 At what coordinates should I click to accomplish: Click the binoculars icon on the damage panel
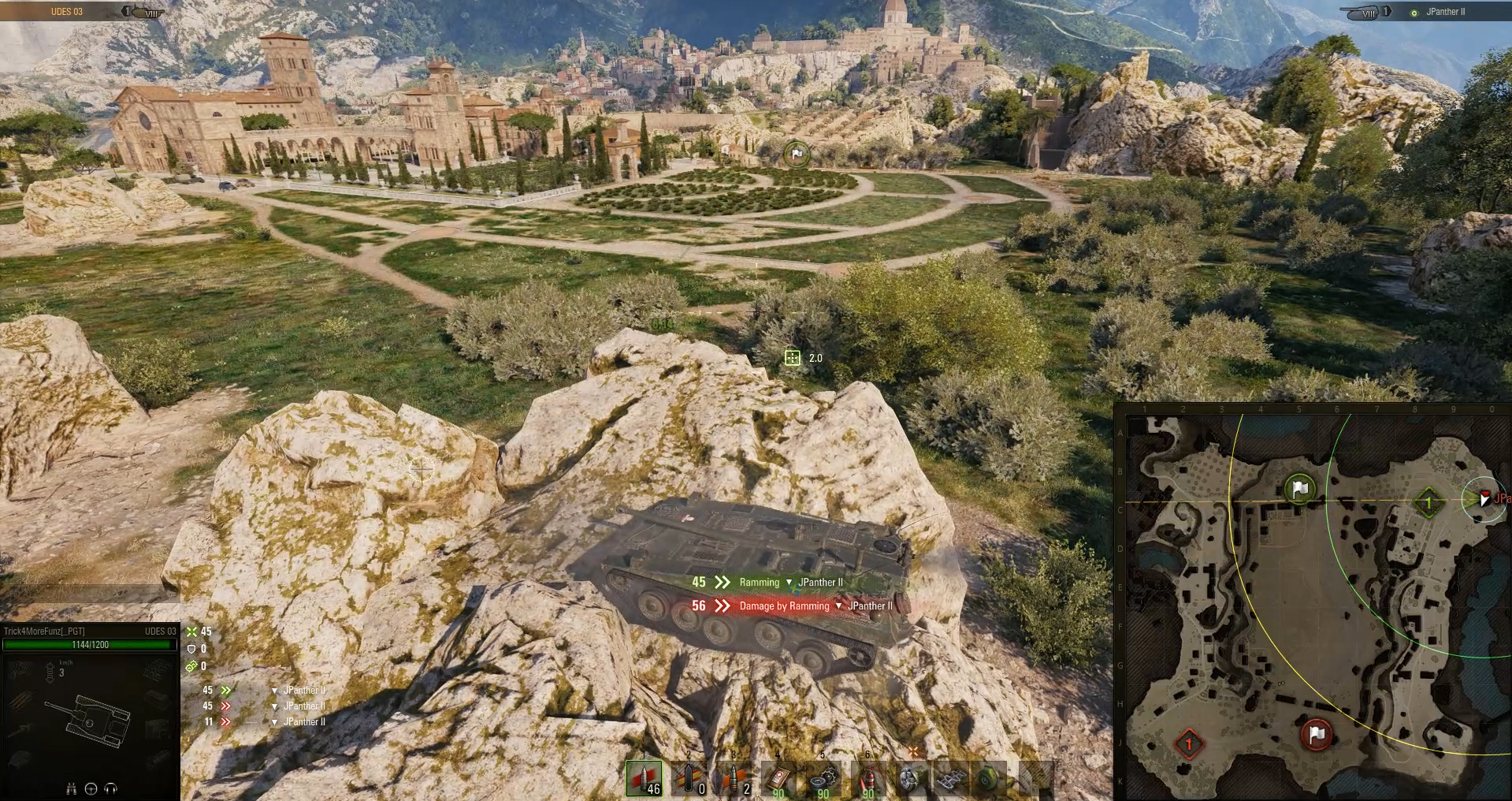point(72,790)
